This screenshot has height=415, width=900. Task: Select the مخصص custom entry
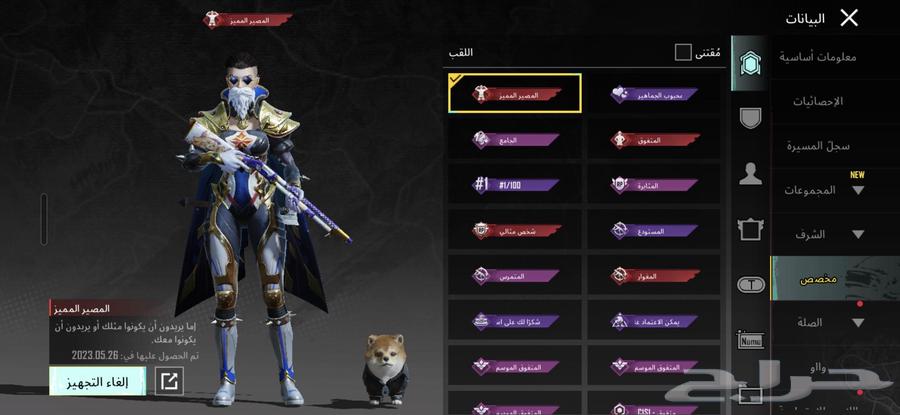(818, 279)
